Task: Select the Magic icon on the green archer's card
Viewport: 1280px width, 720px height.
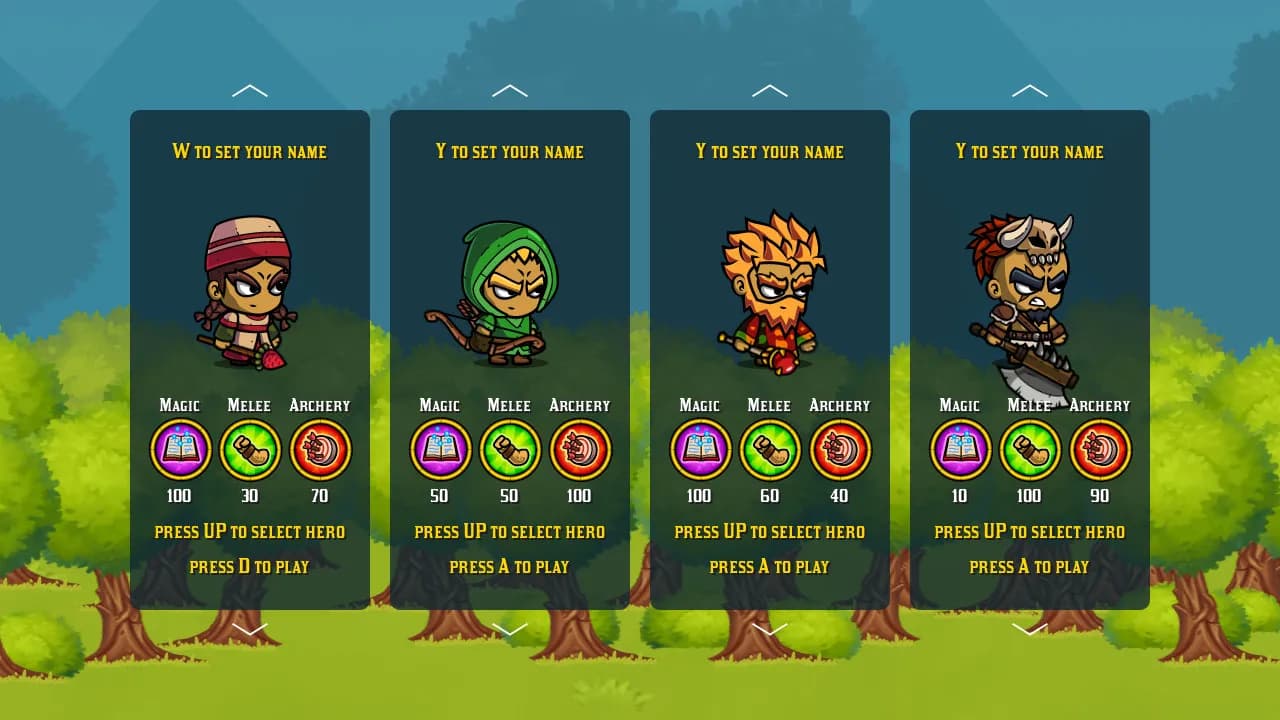Action: coord(439,449)
